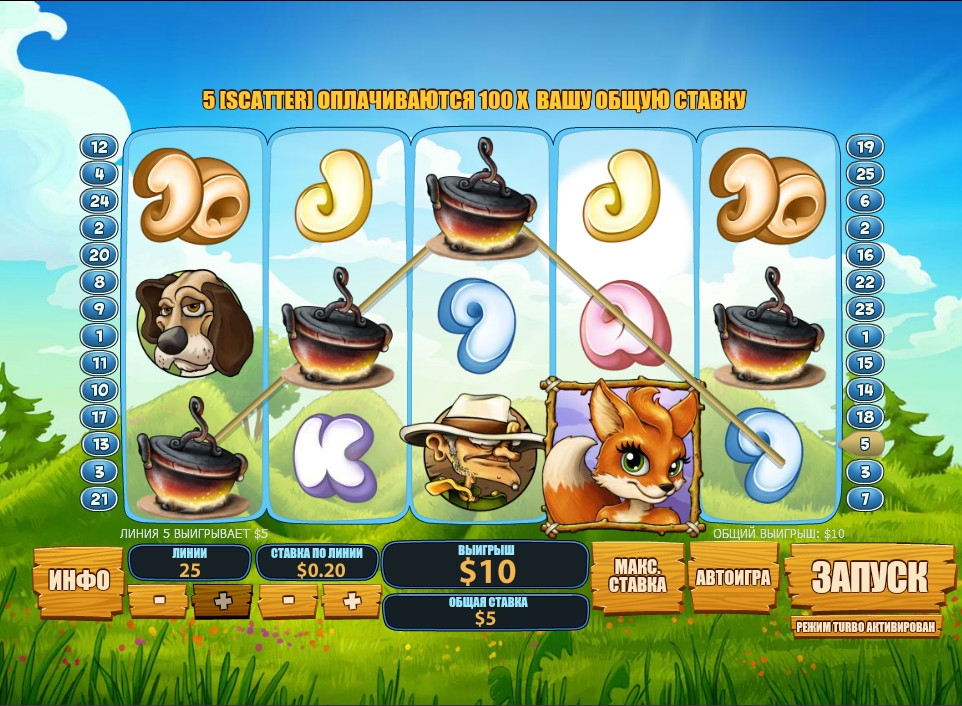Viewport: 962px width, 706px height.
Task: Spin the reels with ЗАПУСК
Action: (x=868, y=576)
